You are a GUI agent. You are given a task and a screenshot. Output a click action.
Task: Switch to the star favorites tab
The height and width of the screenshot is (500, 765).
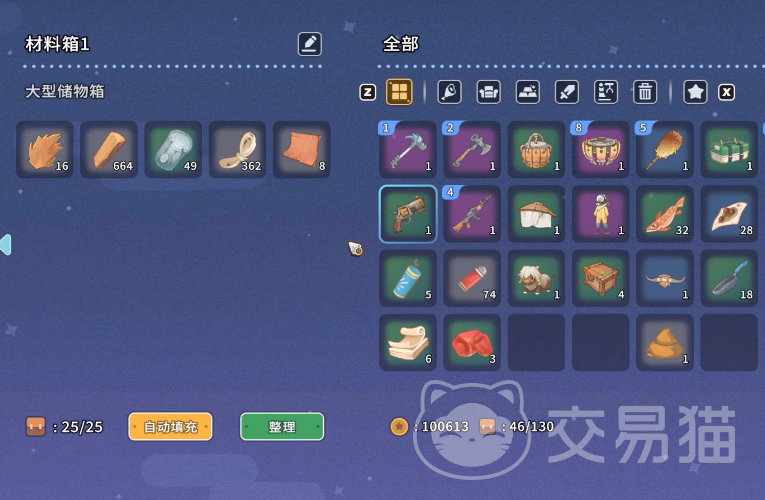(x=696, y=92)
